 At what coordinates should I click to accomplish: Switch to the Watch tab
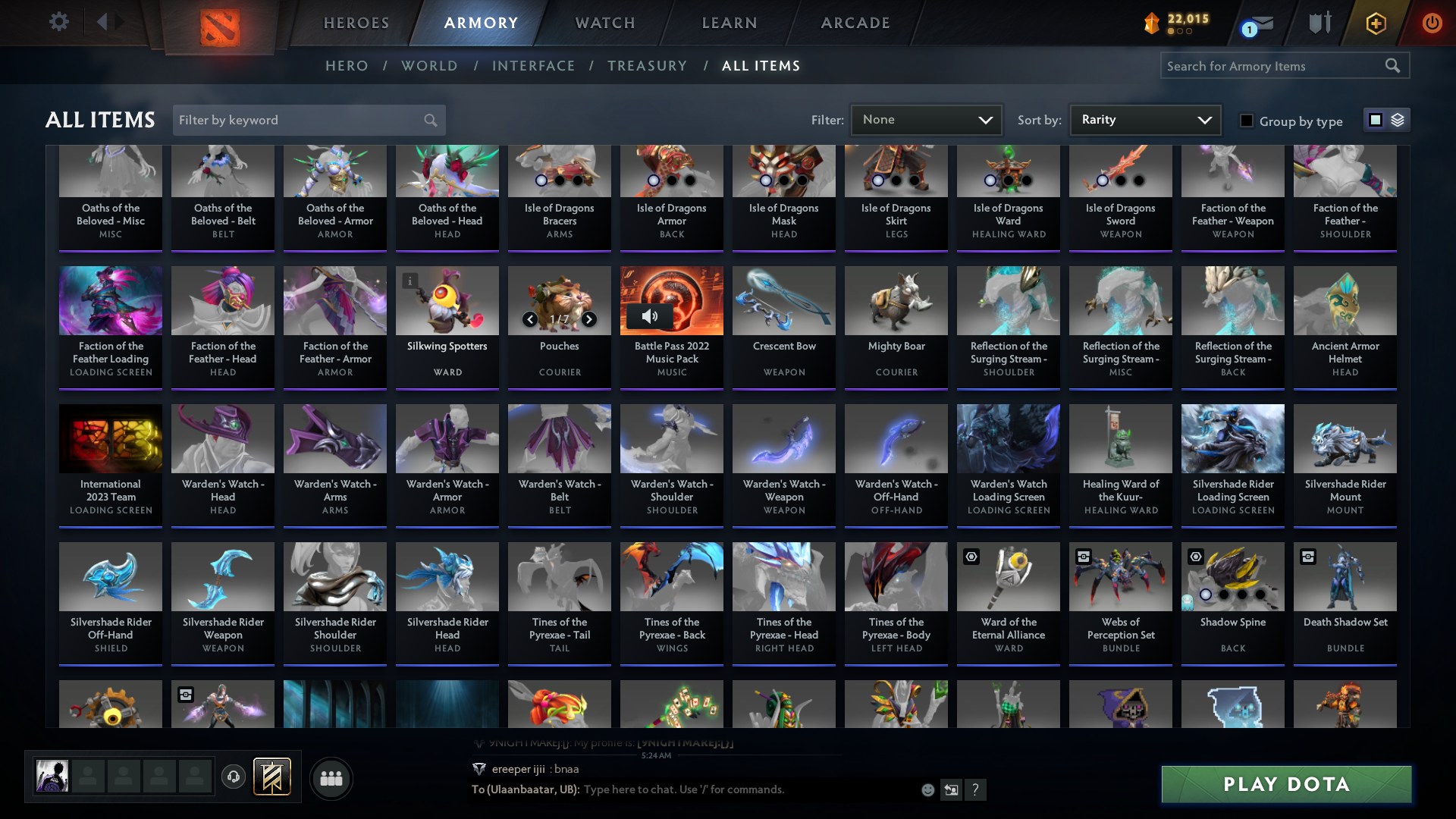604,23
